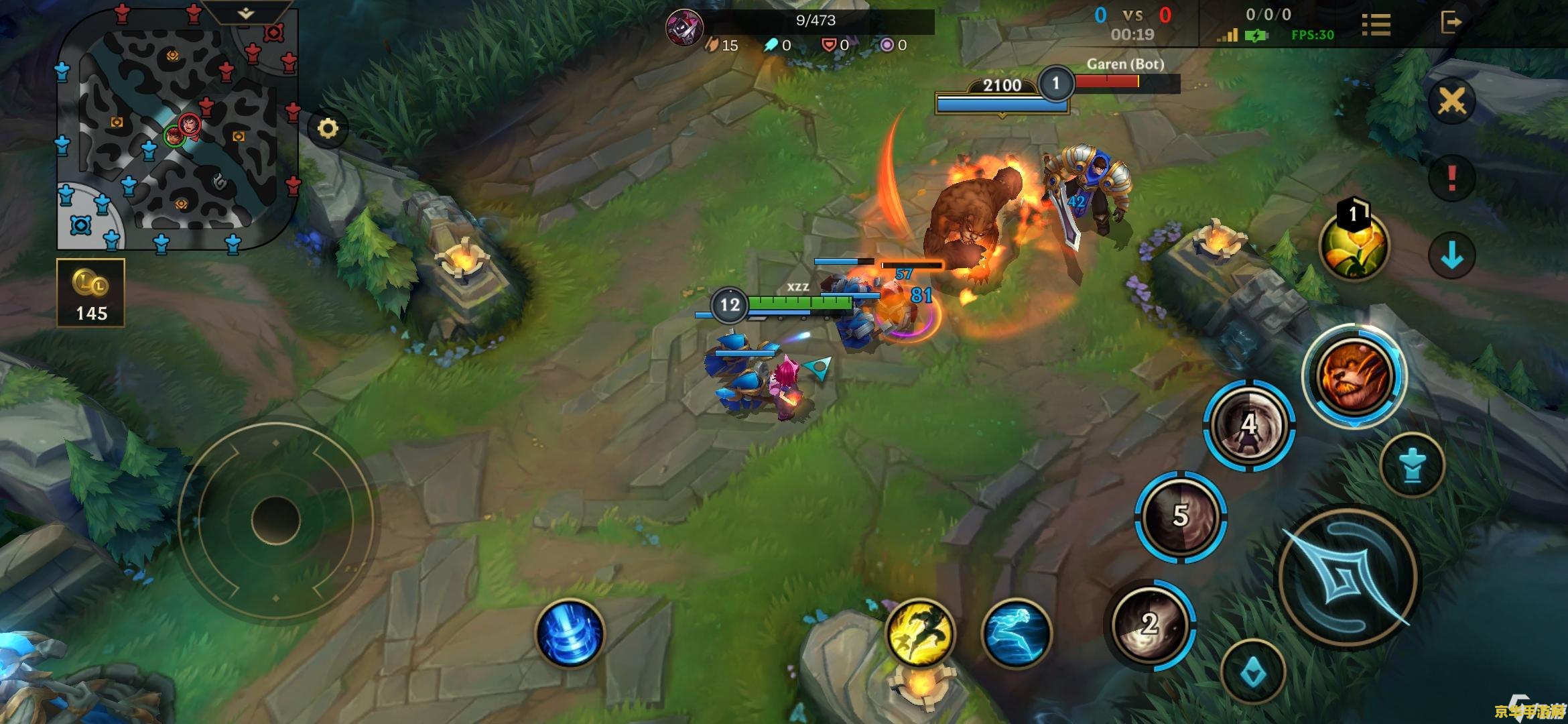Activate the ability on 4 cooldown
Viewport: 1568px width, 724px height.
point(1249,425)
